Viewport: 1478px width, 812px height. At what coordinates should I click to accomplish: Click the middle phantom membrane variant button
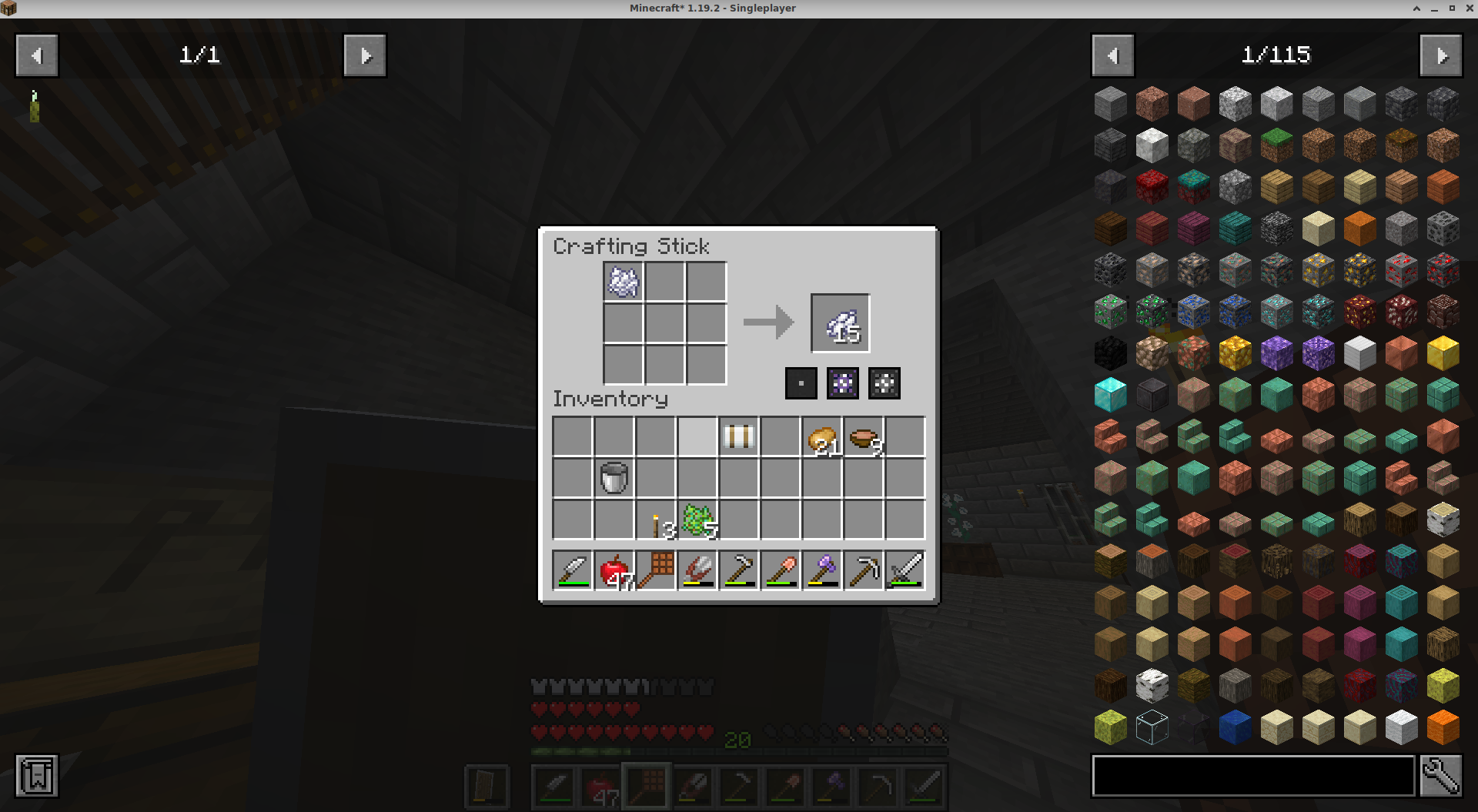pos(842,383)
